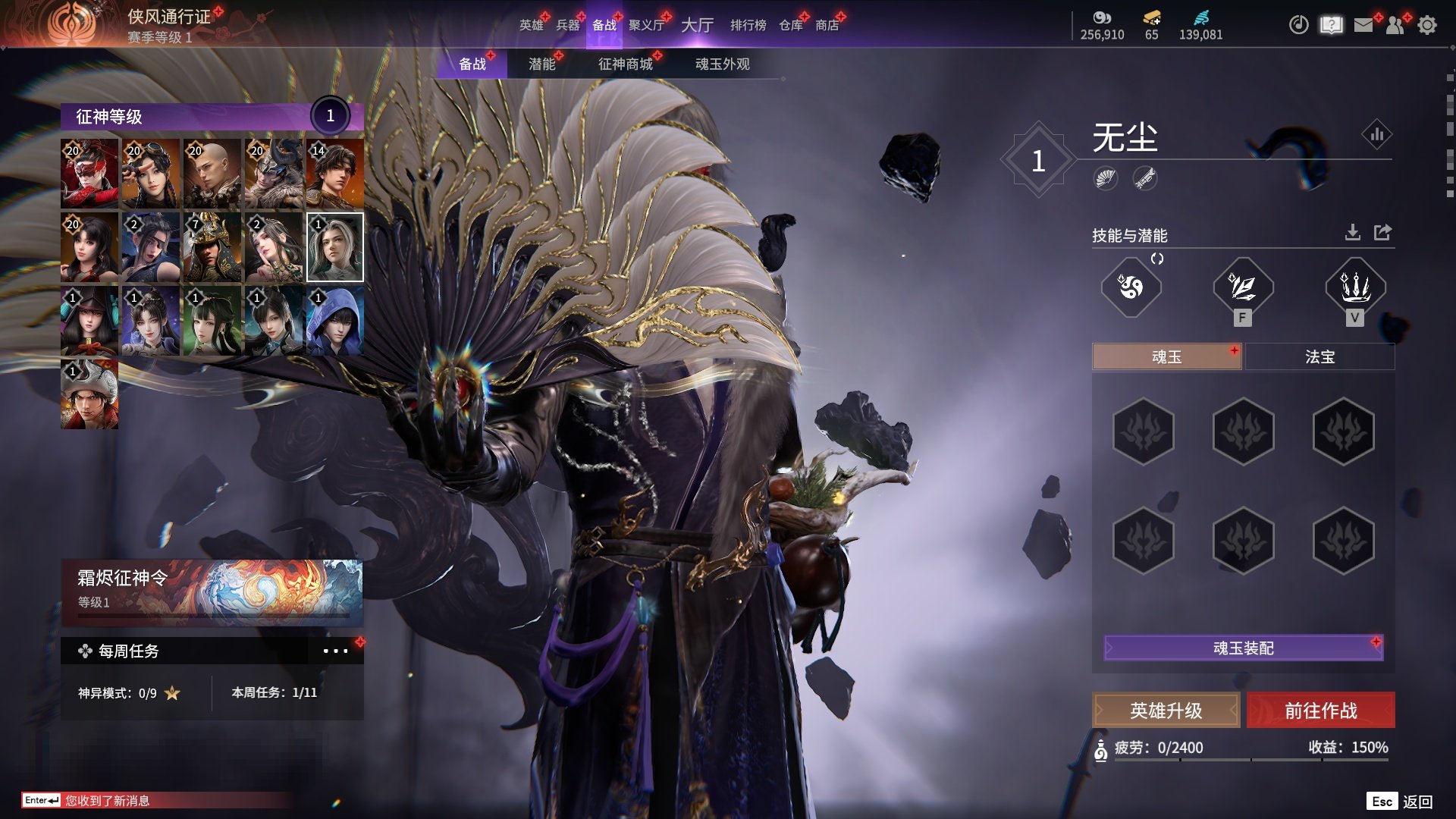Select the V-key ultimate skill icon
This screenshot has width=1456, height=819.
point(1354,287)
